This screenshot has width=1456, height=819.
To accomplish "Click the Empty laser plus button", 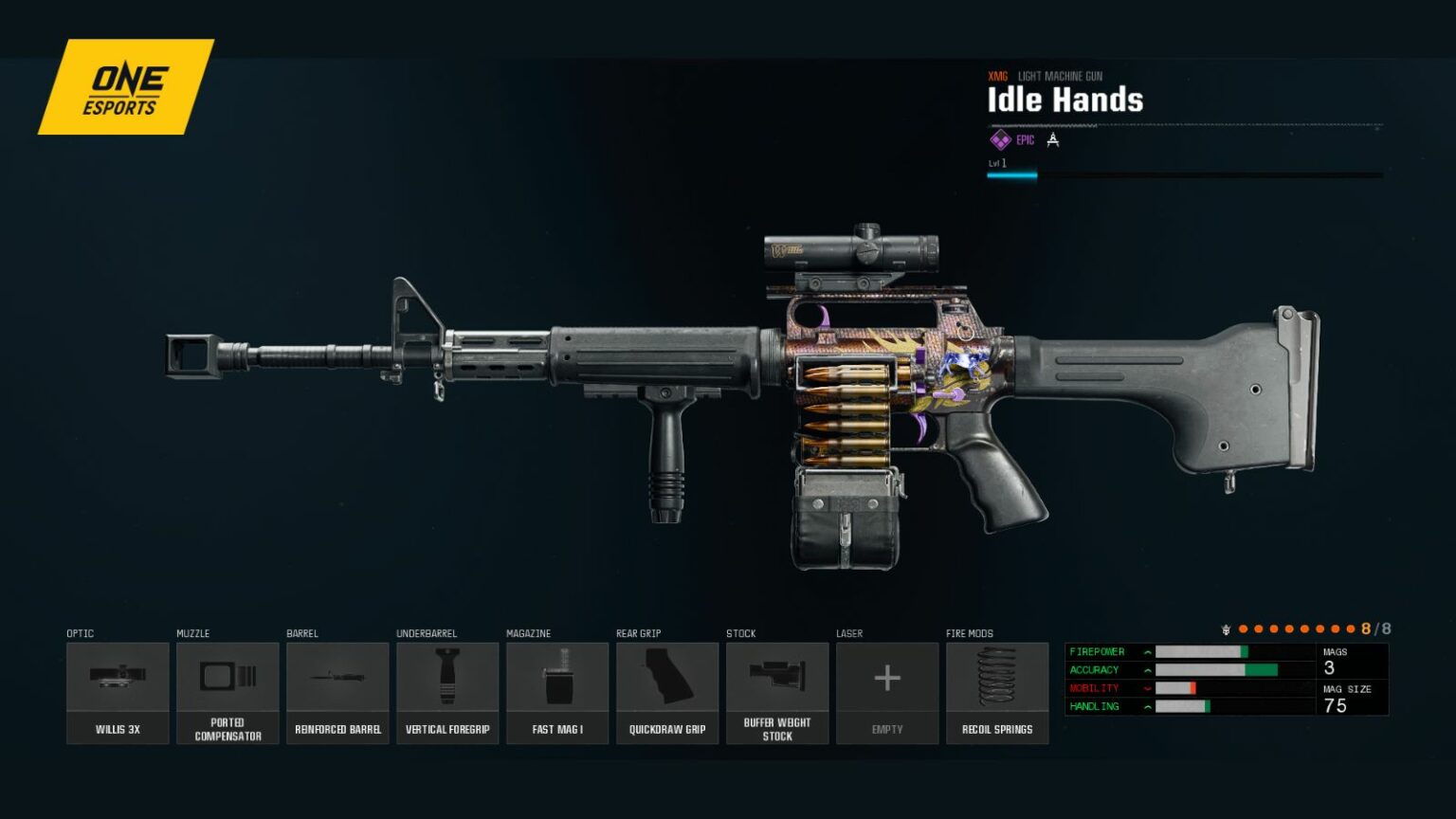I will (887, 678).
